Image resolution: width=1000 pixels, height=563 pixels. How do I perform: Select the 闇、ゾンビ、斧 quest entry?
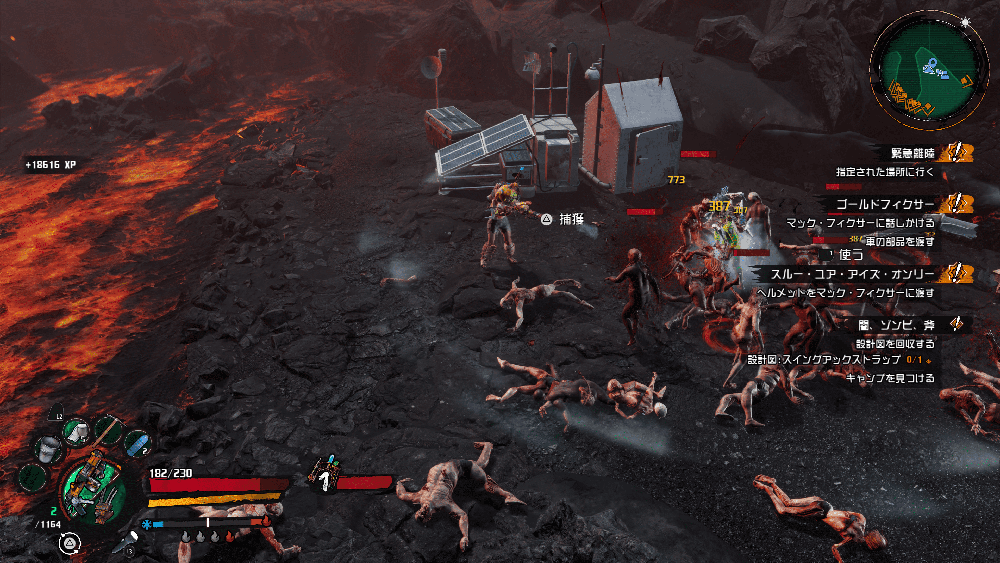pos(895,324)
